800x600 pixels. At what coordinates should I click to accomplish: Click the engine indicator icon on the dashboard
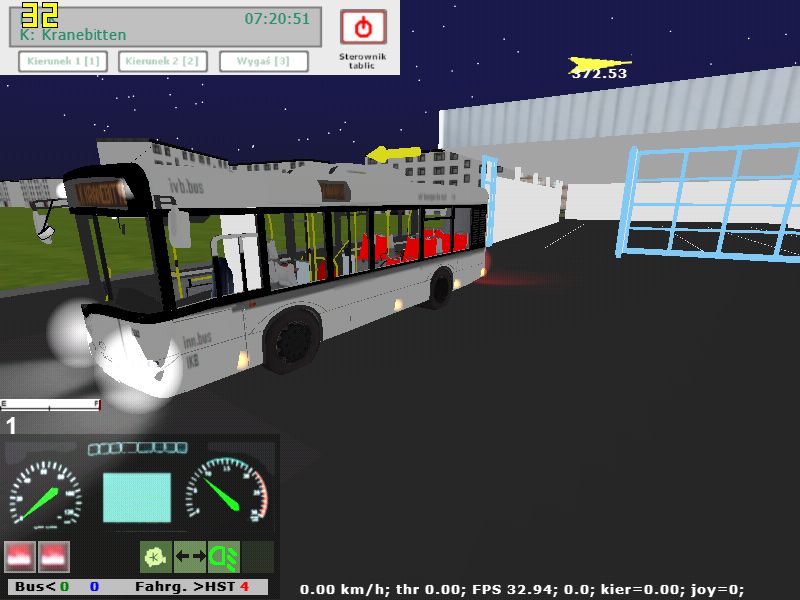coord(156,556)
